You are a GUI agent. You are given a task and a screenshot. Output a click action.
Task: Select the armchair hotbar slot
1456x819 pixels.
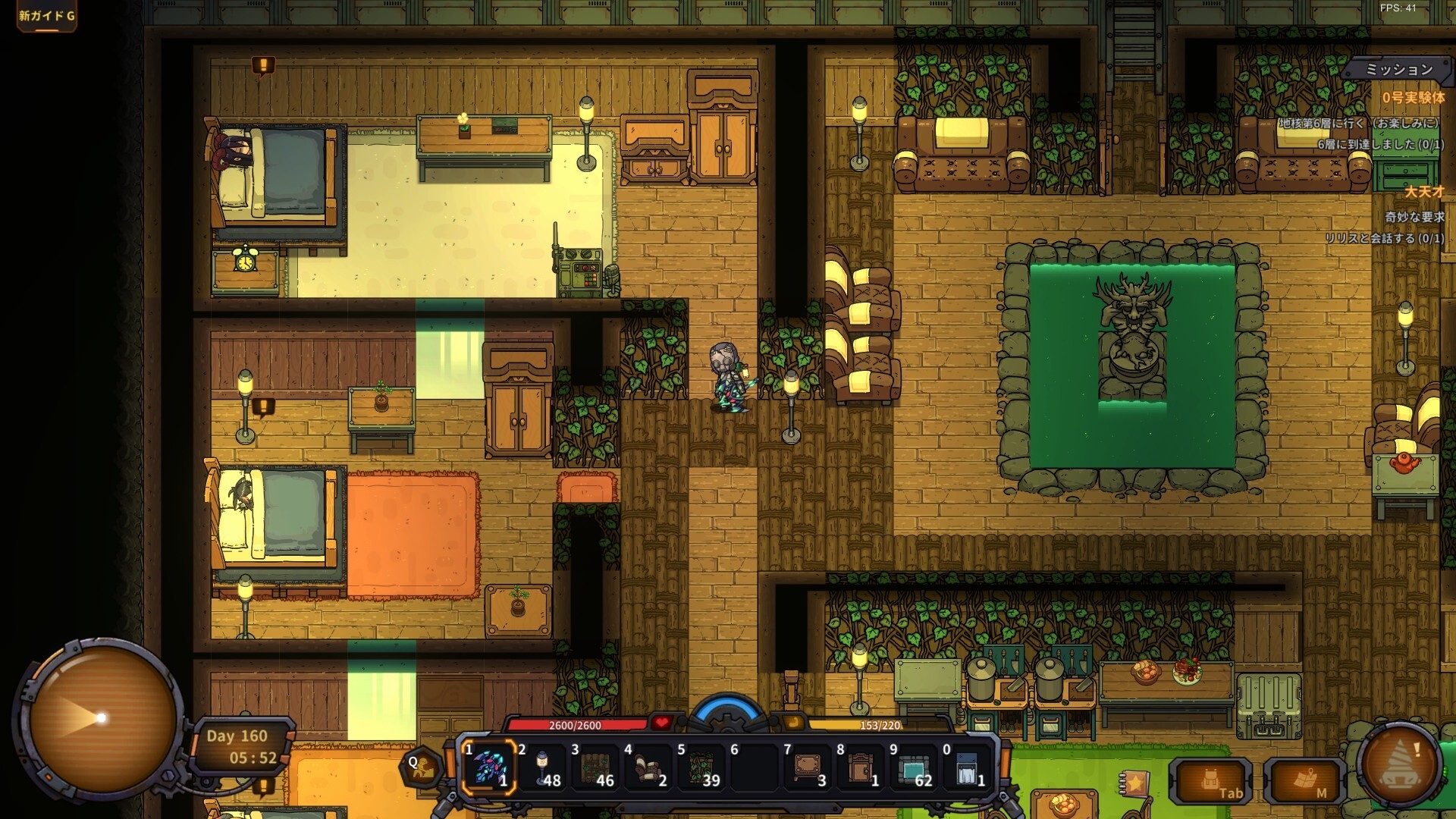point(649,766)
